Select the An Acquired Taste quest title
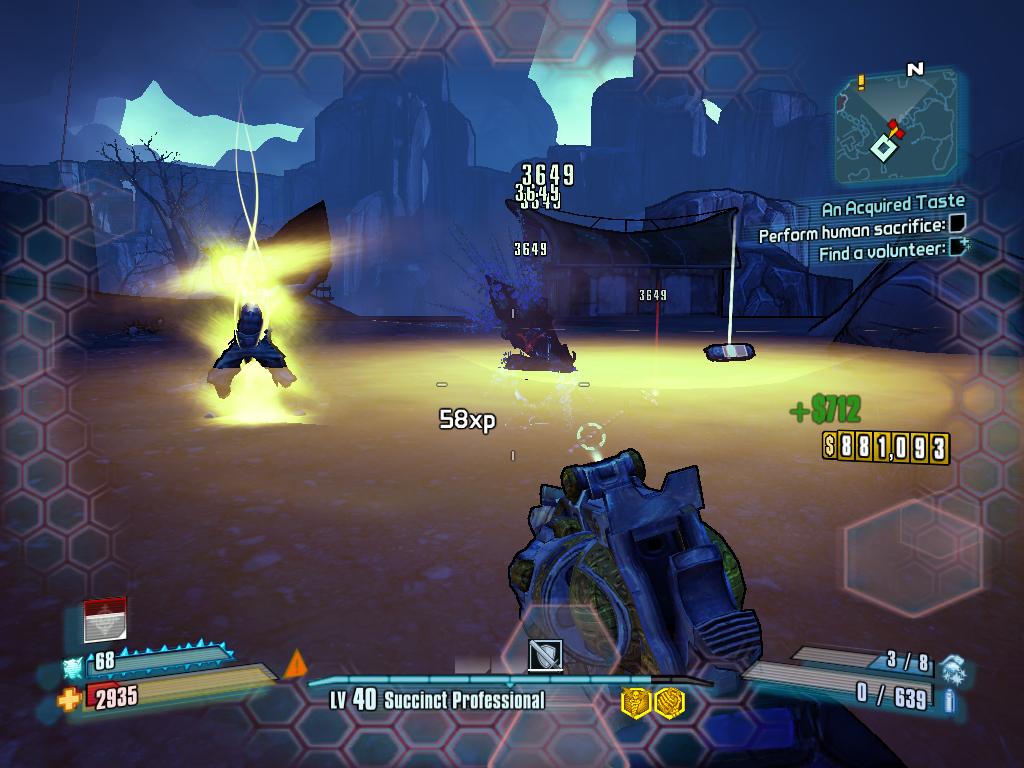 [892, 208]
